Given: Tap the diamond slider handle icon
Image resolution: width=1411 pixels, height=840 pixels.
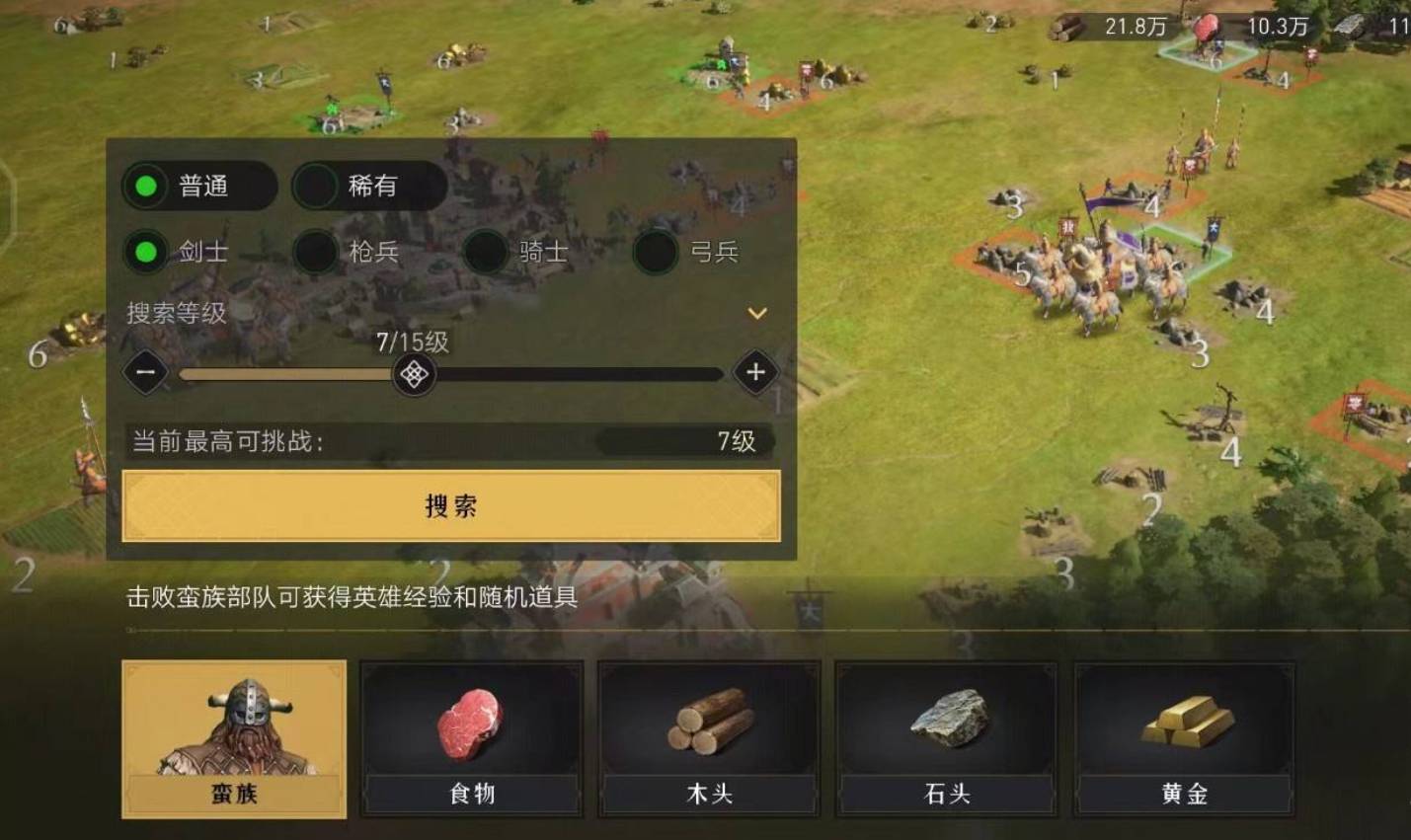Looking at the screenshot, I should coord(412,374).
